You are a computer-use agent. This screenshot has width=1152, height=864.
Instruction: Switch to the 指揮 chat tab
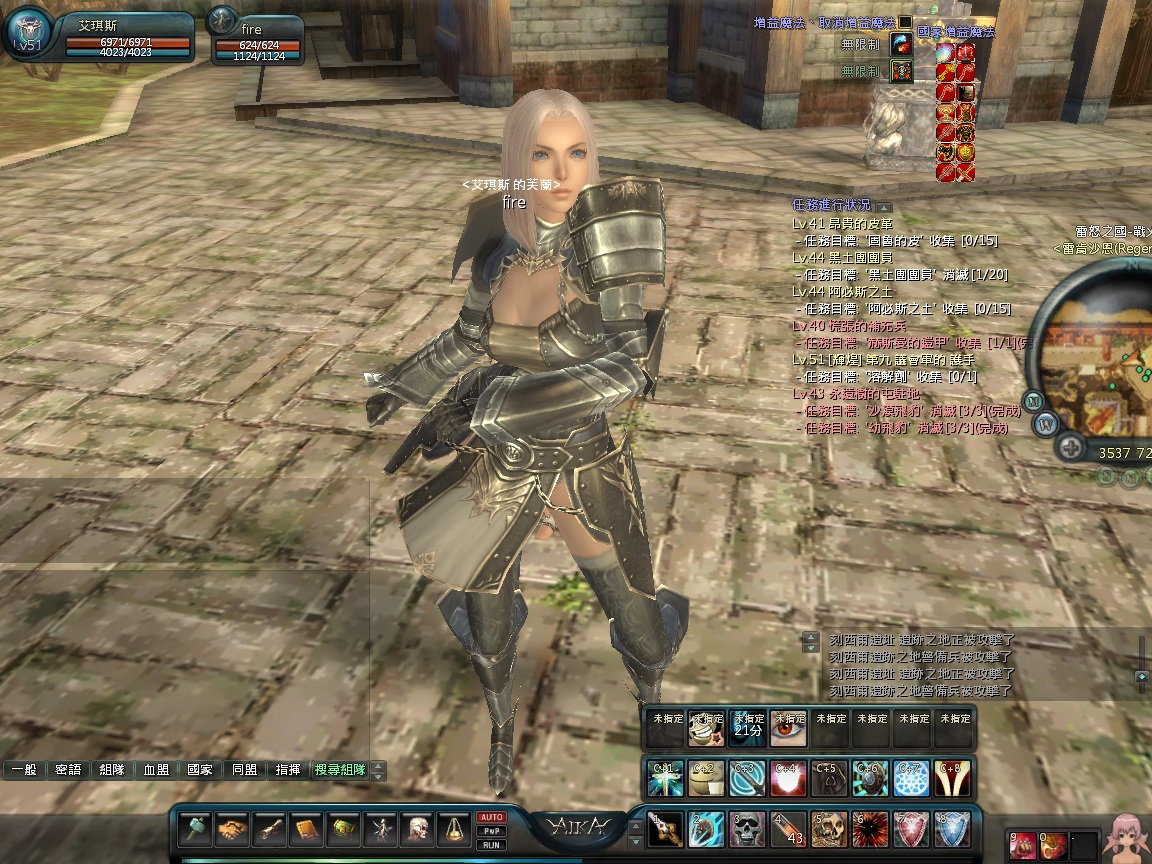[x=288, y=770]
